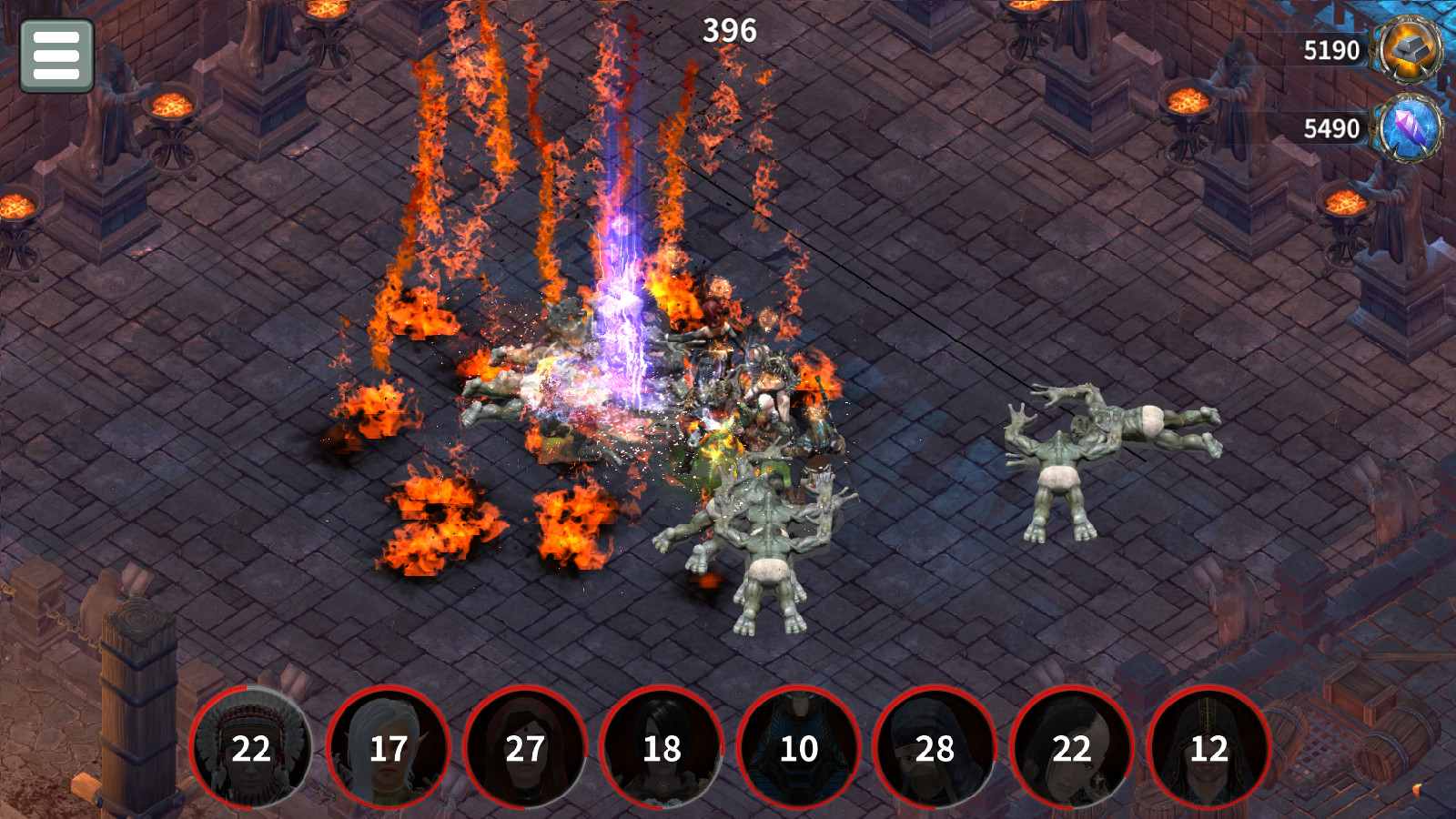
Task: Select the robed hero portrait showing 12
Action: [1208, 750]
